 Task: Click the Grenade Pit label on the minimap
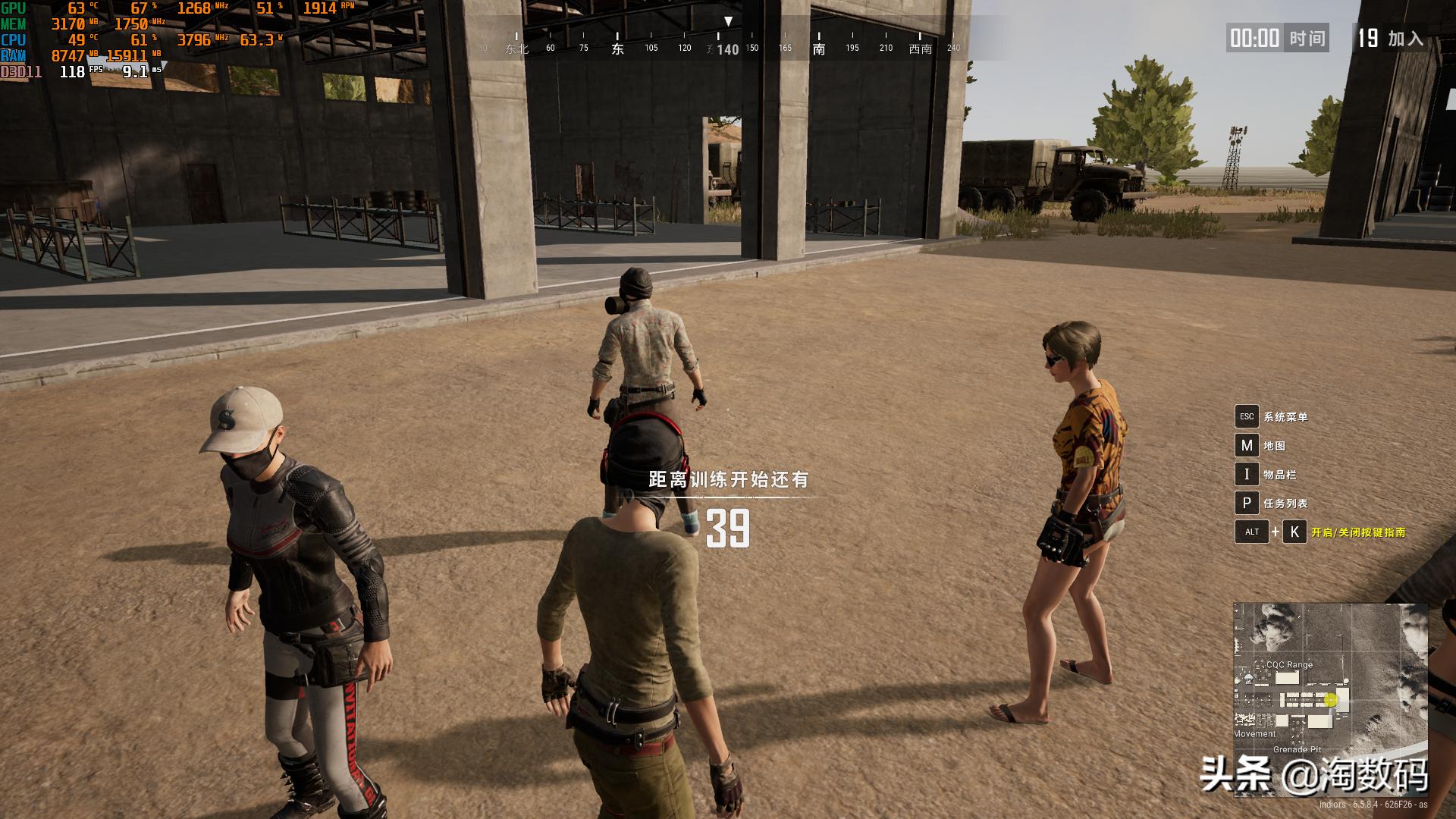tap(1297, 749)
